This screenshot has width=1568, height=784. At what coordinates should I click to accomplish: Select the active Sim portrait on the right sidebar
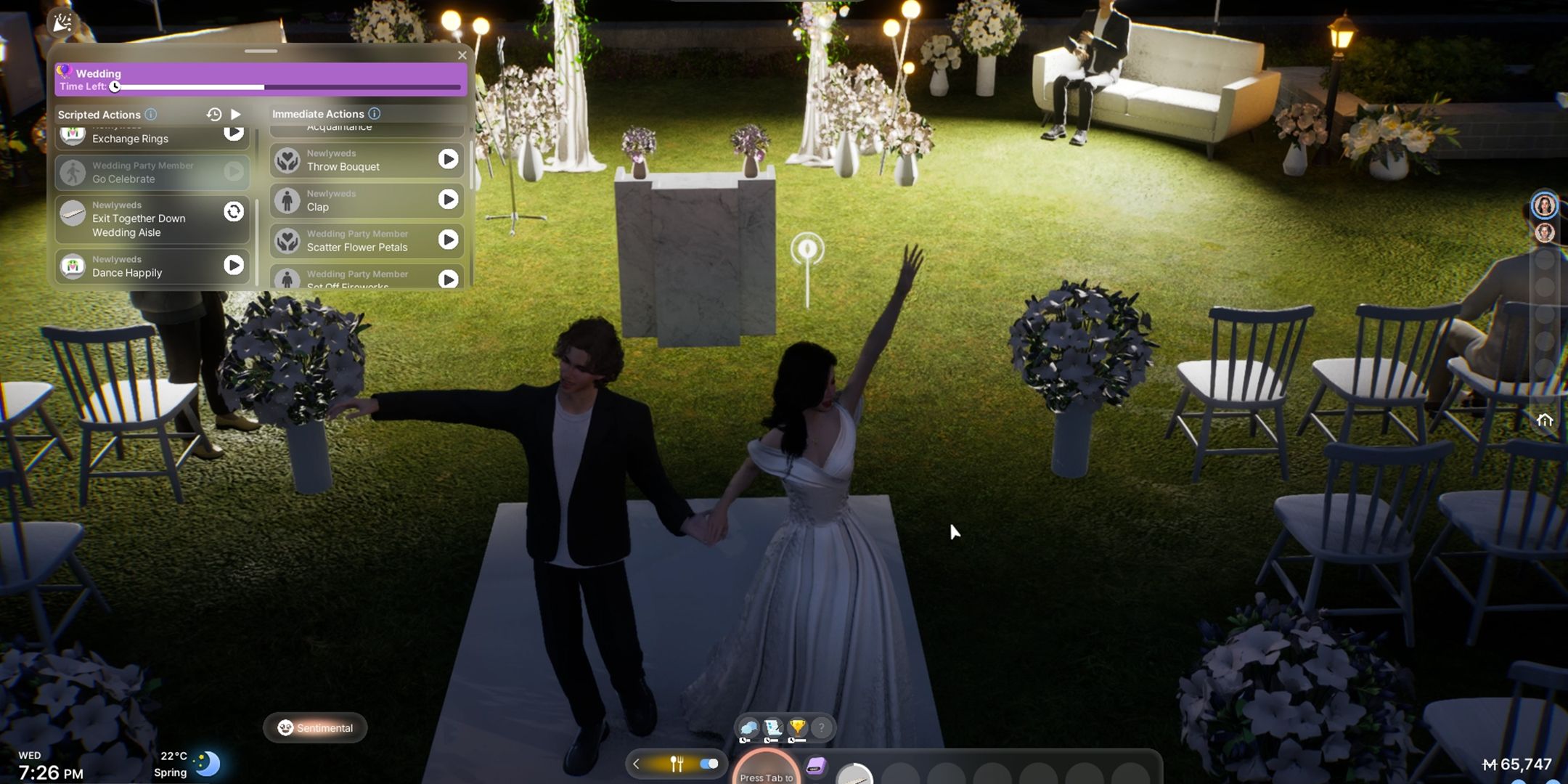point(1545,205)
